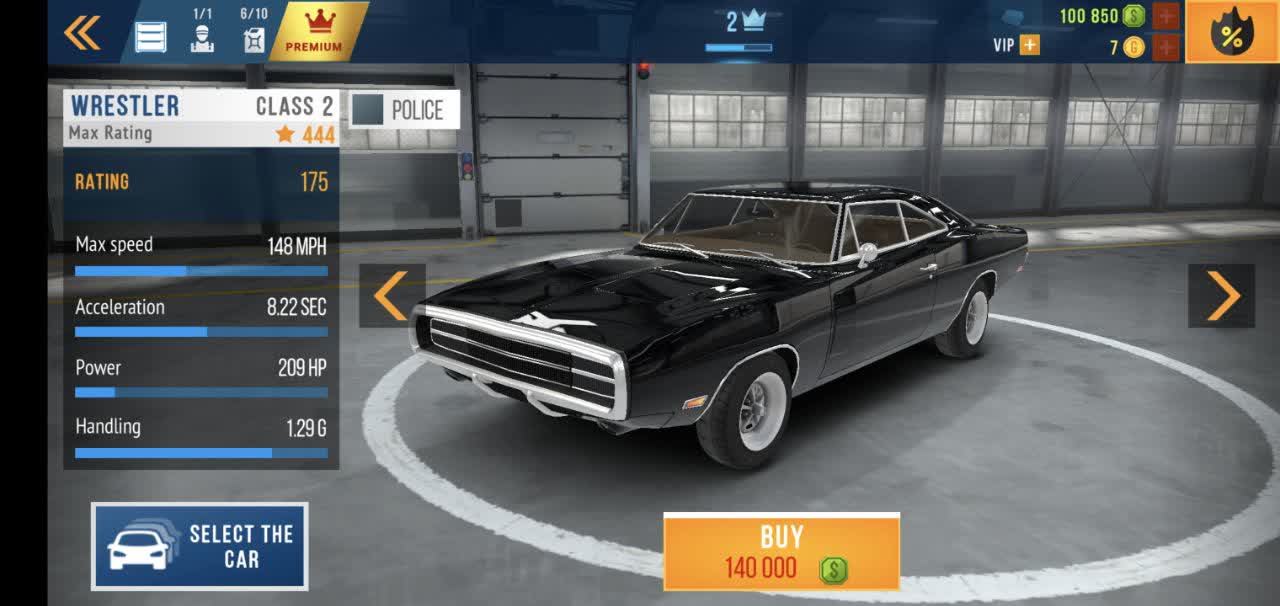Open the driver icon showing 1/1
The height and width of the screenshot is (606, 1280).
202,32
